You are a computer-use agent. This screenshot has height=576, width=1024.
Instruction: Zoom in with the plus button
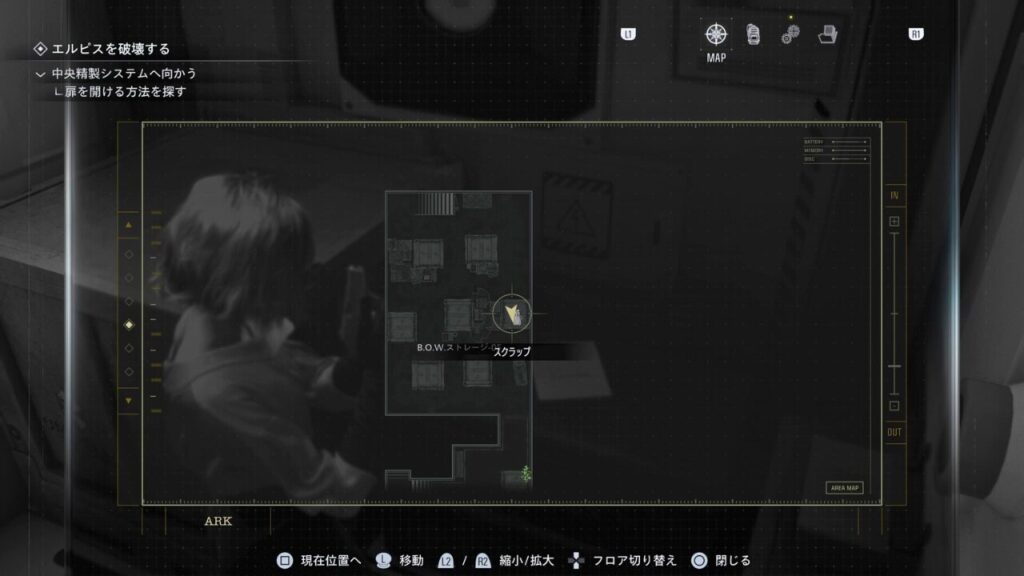click(894, 221)
